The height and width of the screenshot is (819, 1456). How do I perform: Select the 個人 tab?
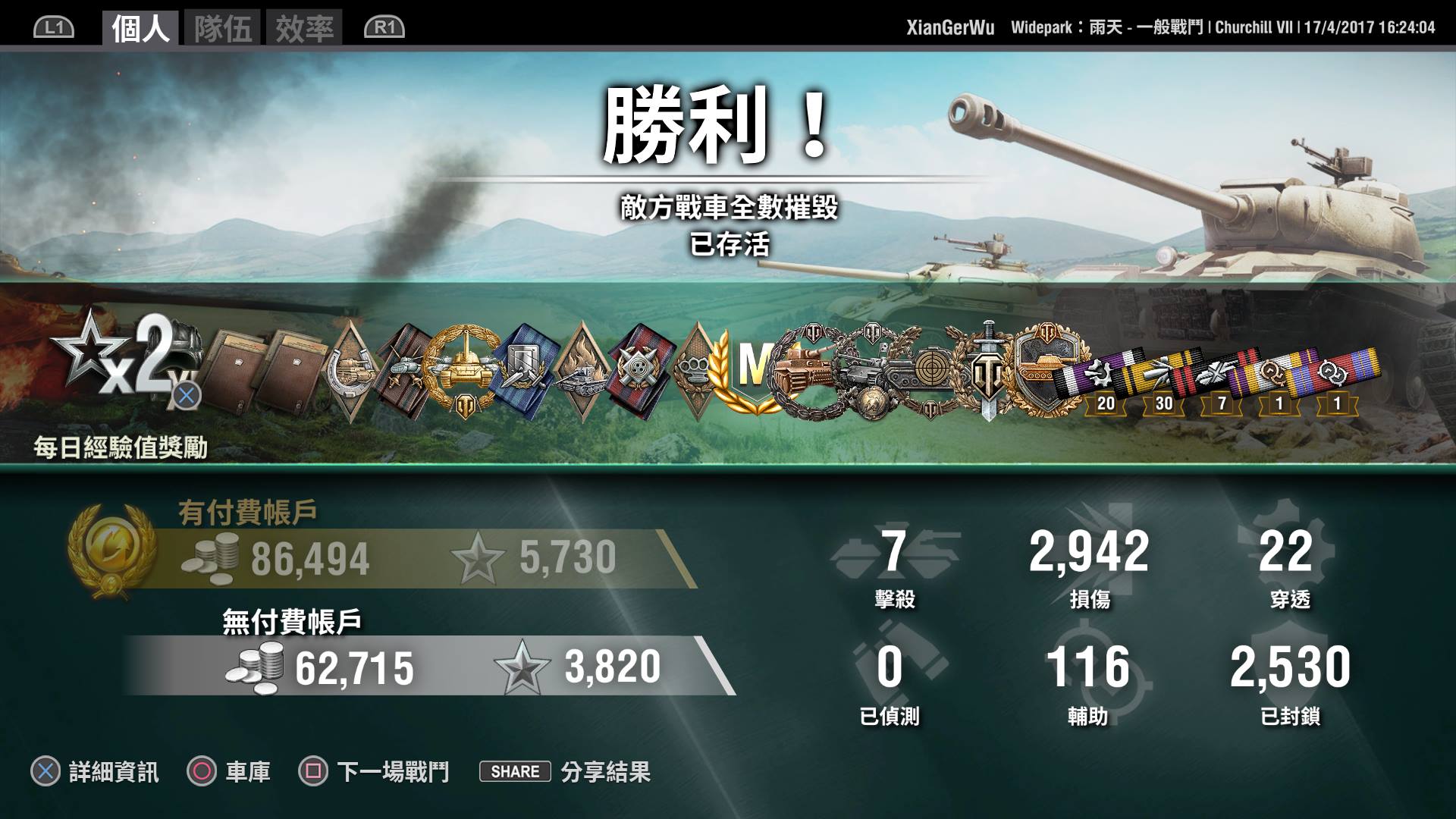click(x=140, y=29)
